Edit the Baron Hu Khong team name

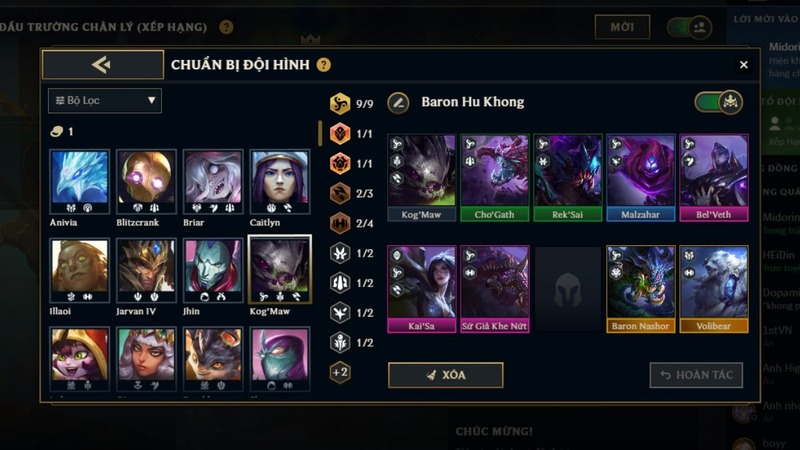(399, 102)
